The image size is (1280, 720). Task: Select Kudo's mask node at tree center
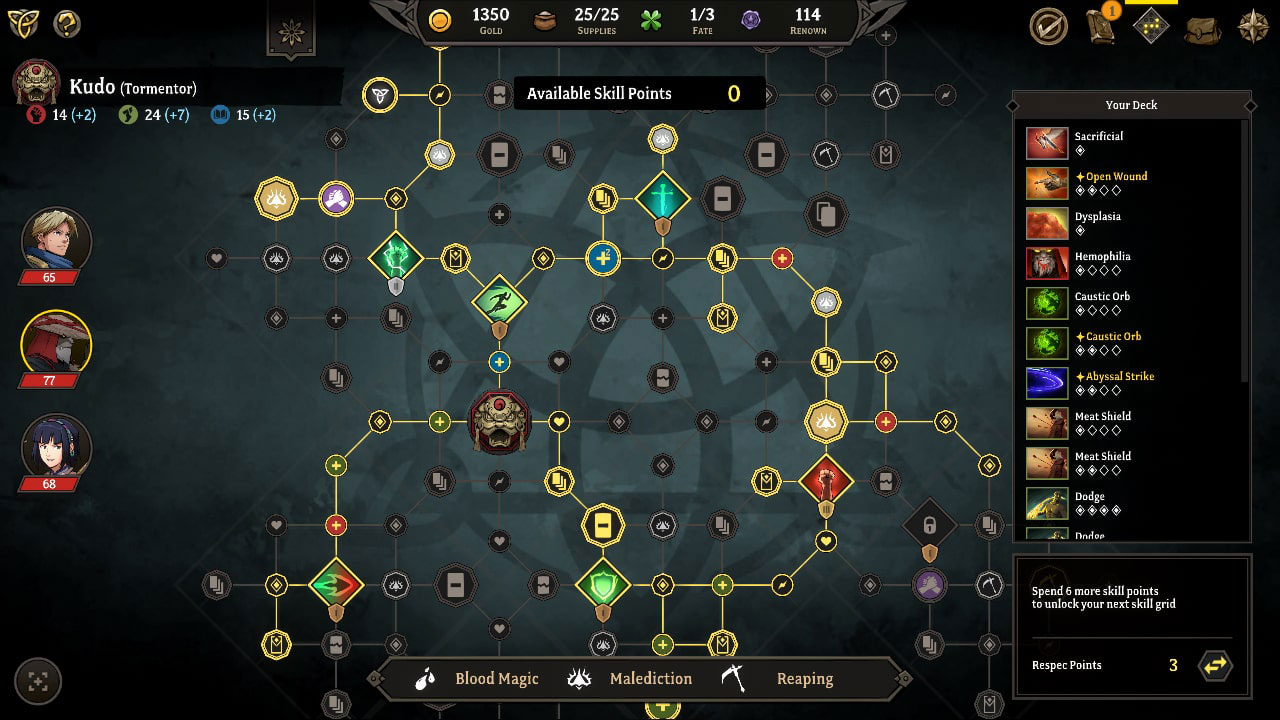(x=498, y=420)
